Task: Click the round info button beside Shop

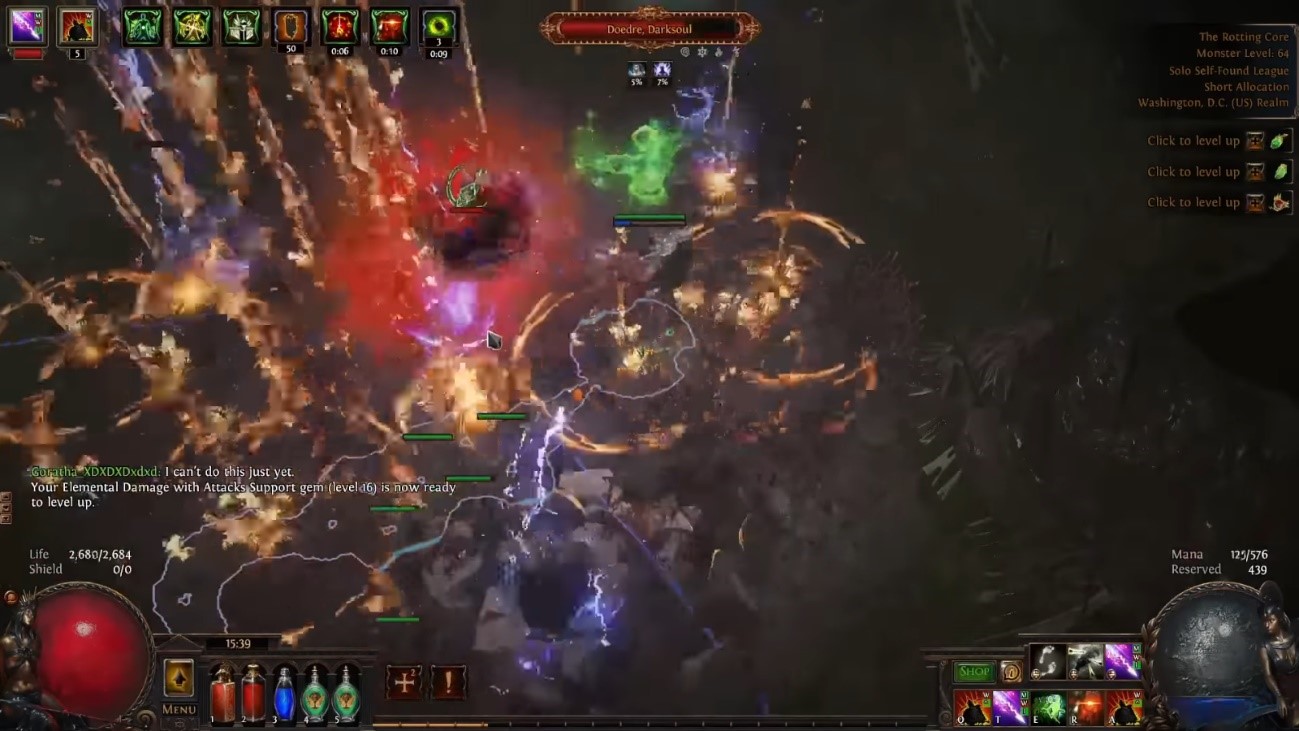Action: [1011, 672]
